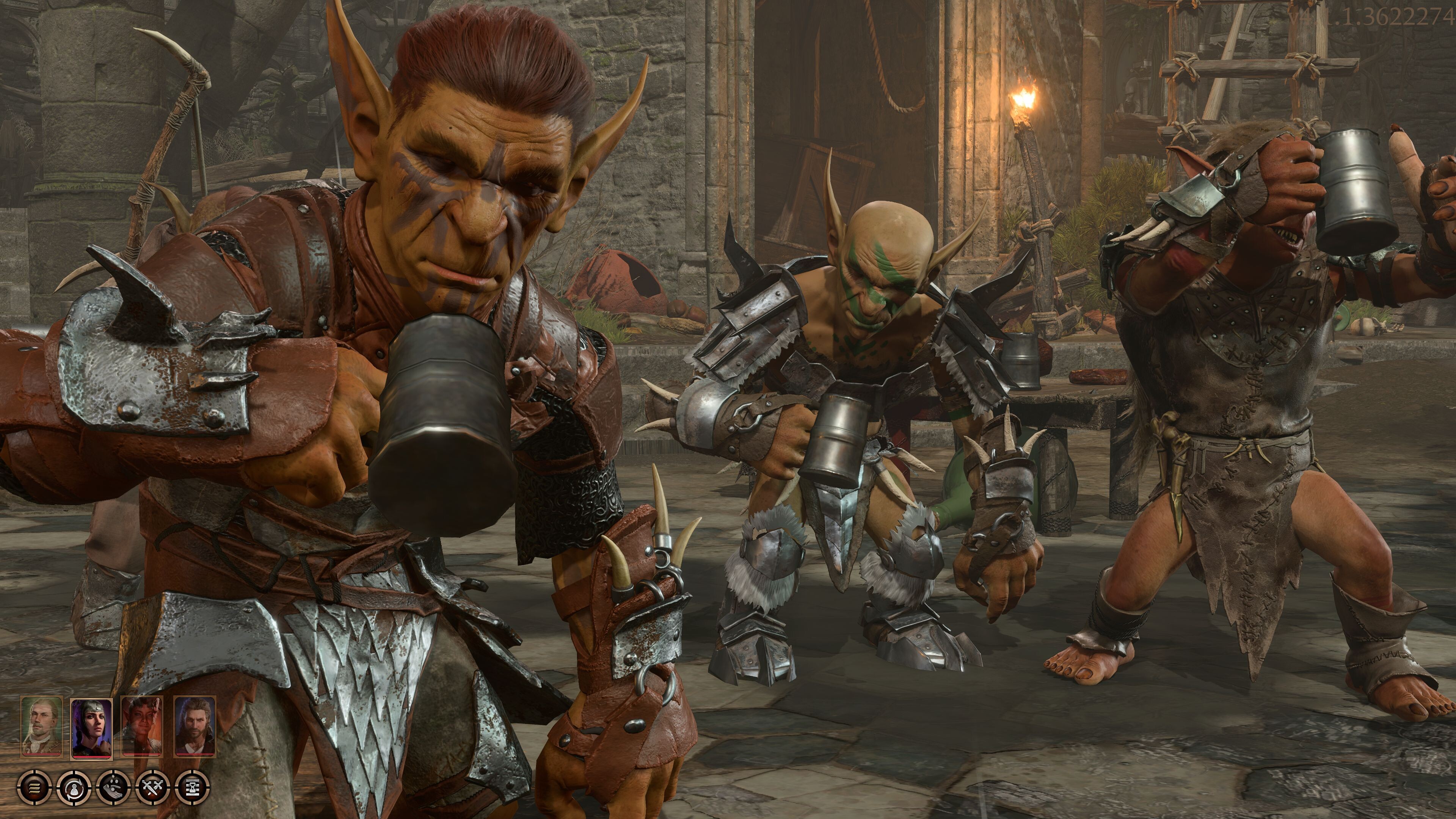Select the blond mustached man's party portrait
This screenshot has height=819, width=1456.
coord(41,726)
